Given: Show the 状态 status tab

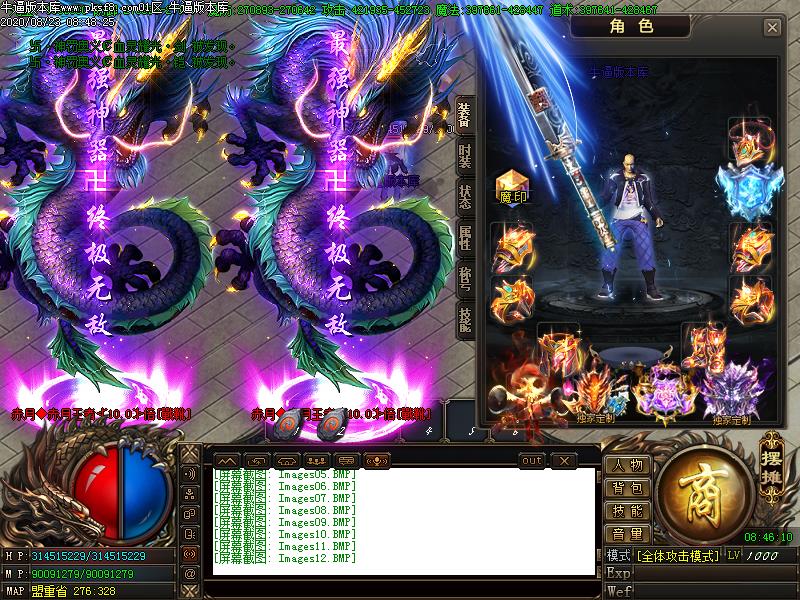Looking at the screenshot, I should (x=465, y=197).
